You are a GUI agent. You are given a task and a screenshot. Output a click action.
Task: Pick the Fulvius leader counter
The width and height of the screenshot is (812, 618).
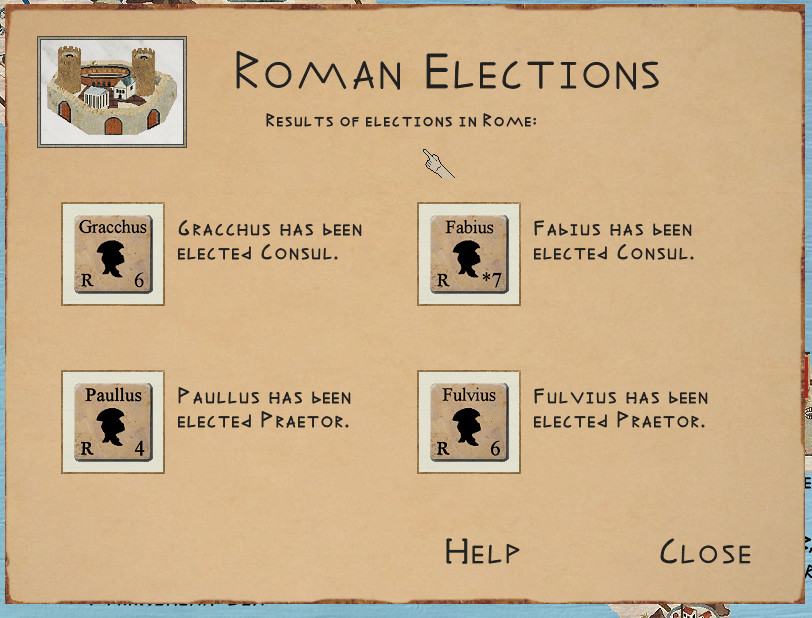[x=469, y=422]
